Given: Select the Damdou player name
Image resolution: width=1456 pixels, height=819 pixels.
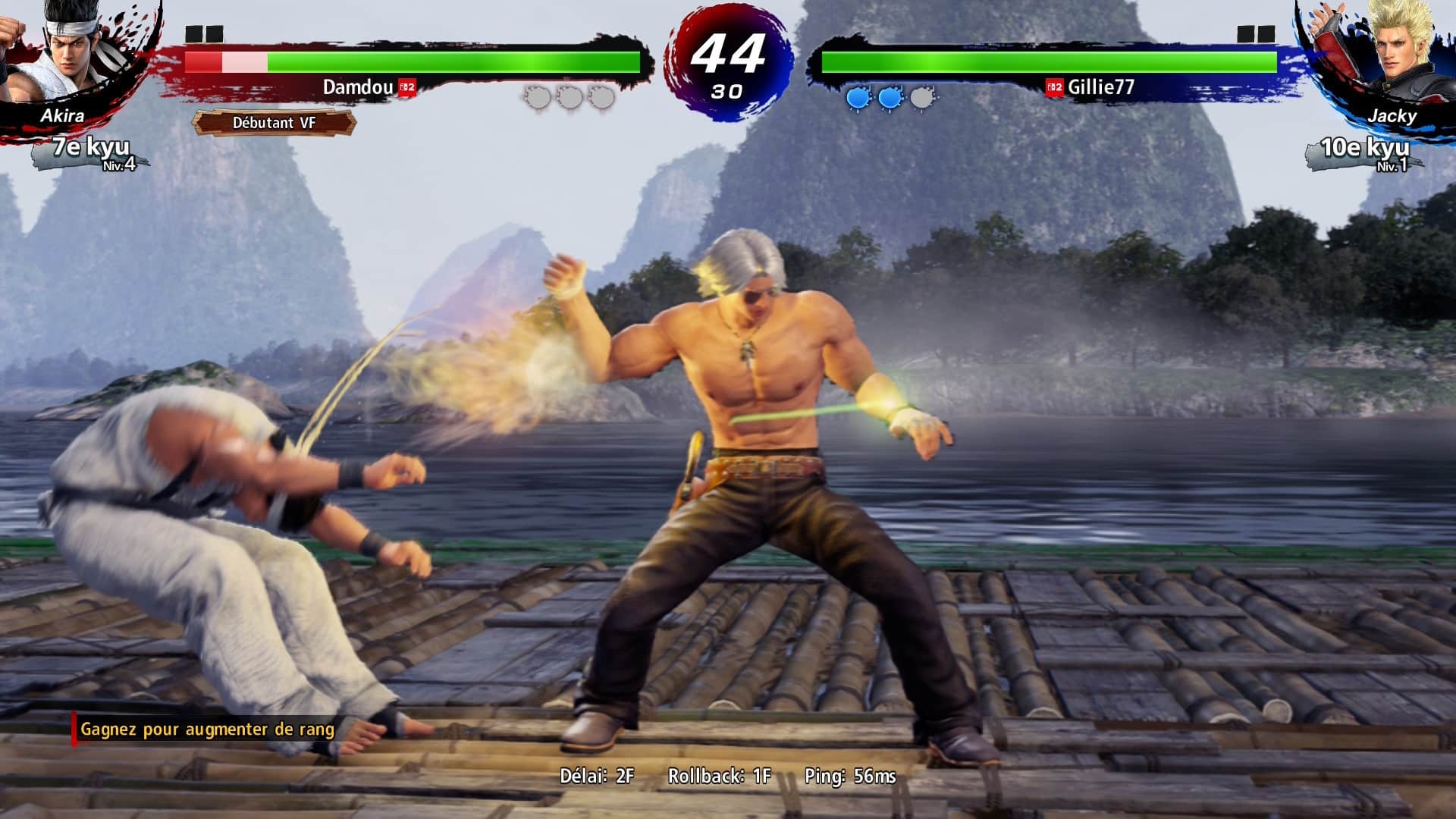Looking at the screenshot, I should click(358, 87).
